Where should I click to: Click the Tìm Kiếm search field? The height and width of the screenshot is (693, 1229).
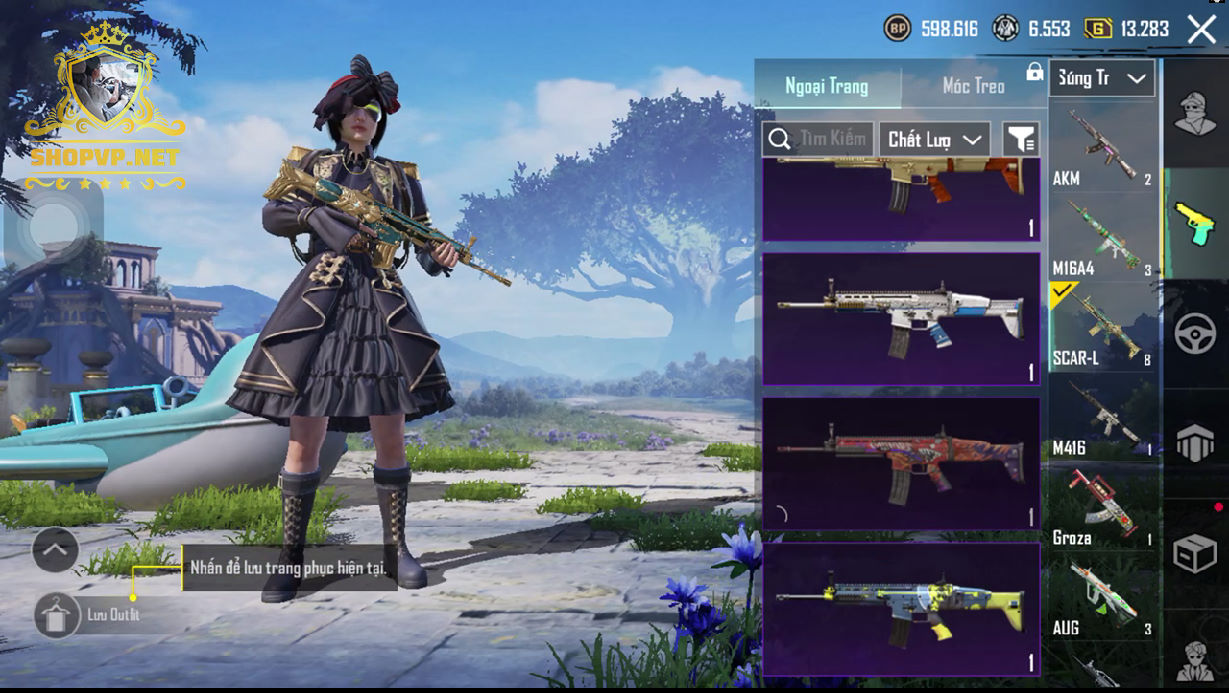[x=819, y=139]
